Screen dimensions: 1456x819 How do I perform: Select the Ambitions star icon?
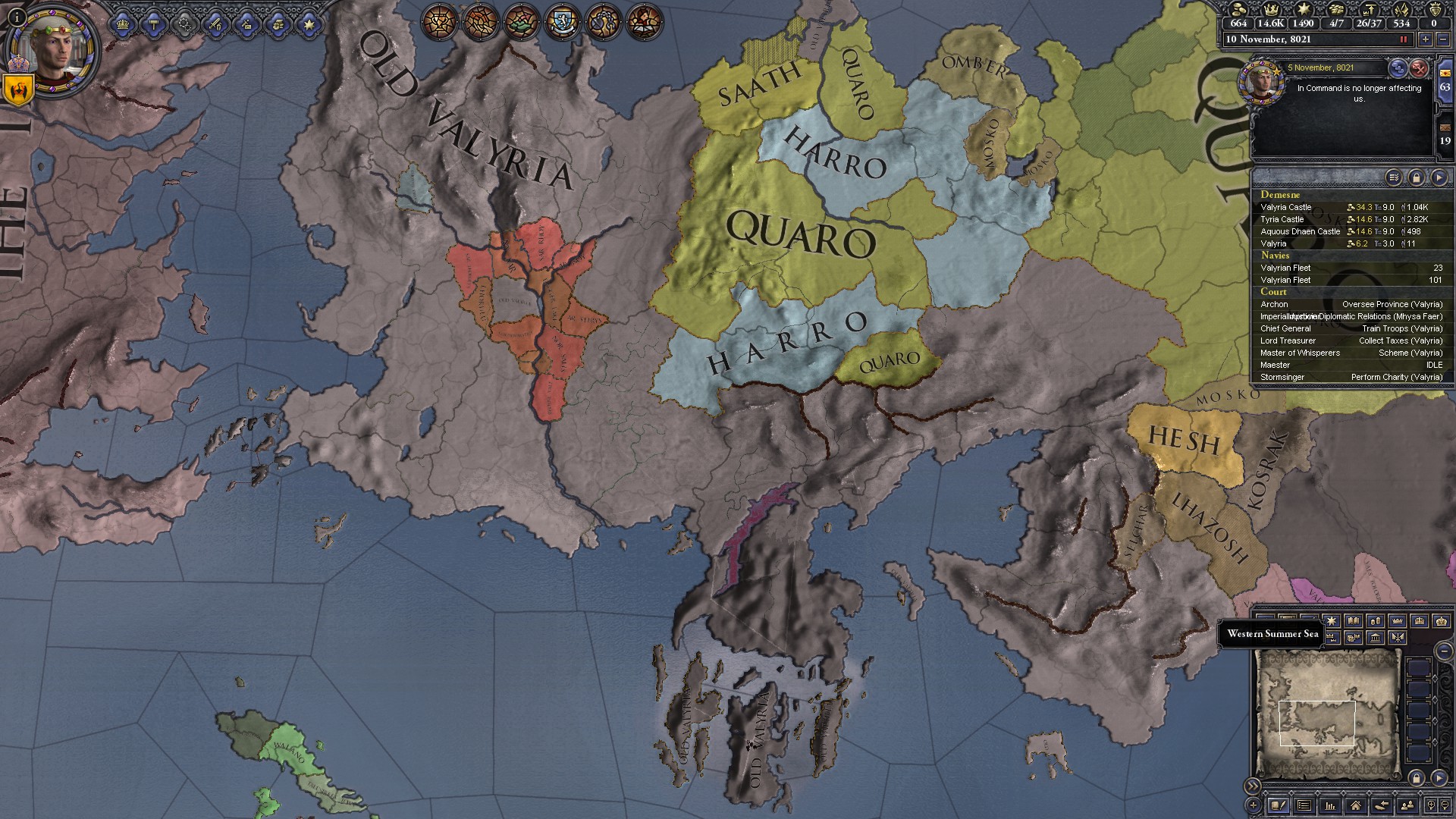(311, 25)
